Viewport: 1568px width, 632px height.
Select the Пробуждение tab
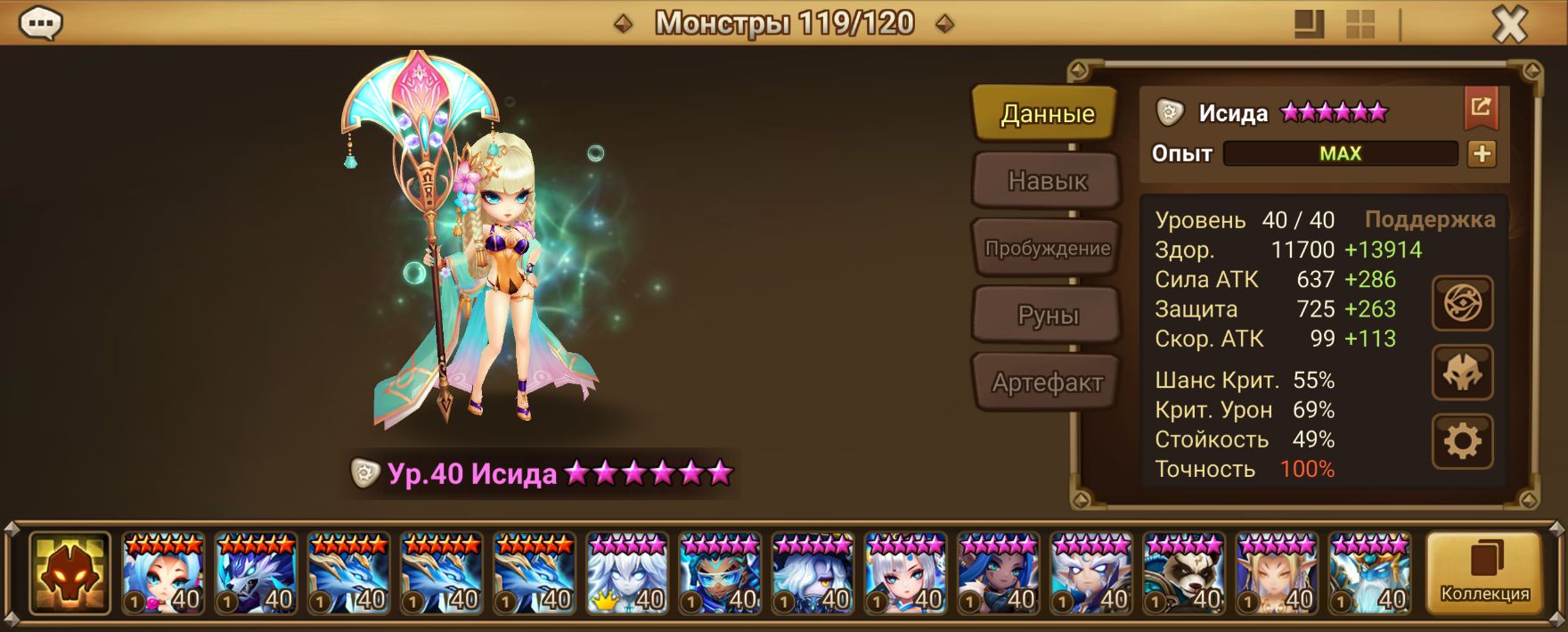point(1047,248)
